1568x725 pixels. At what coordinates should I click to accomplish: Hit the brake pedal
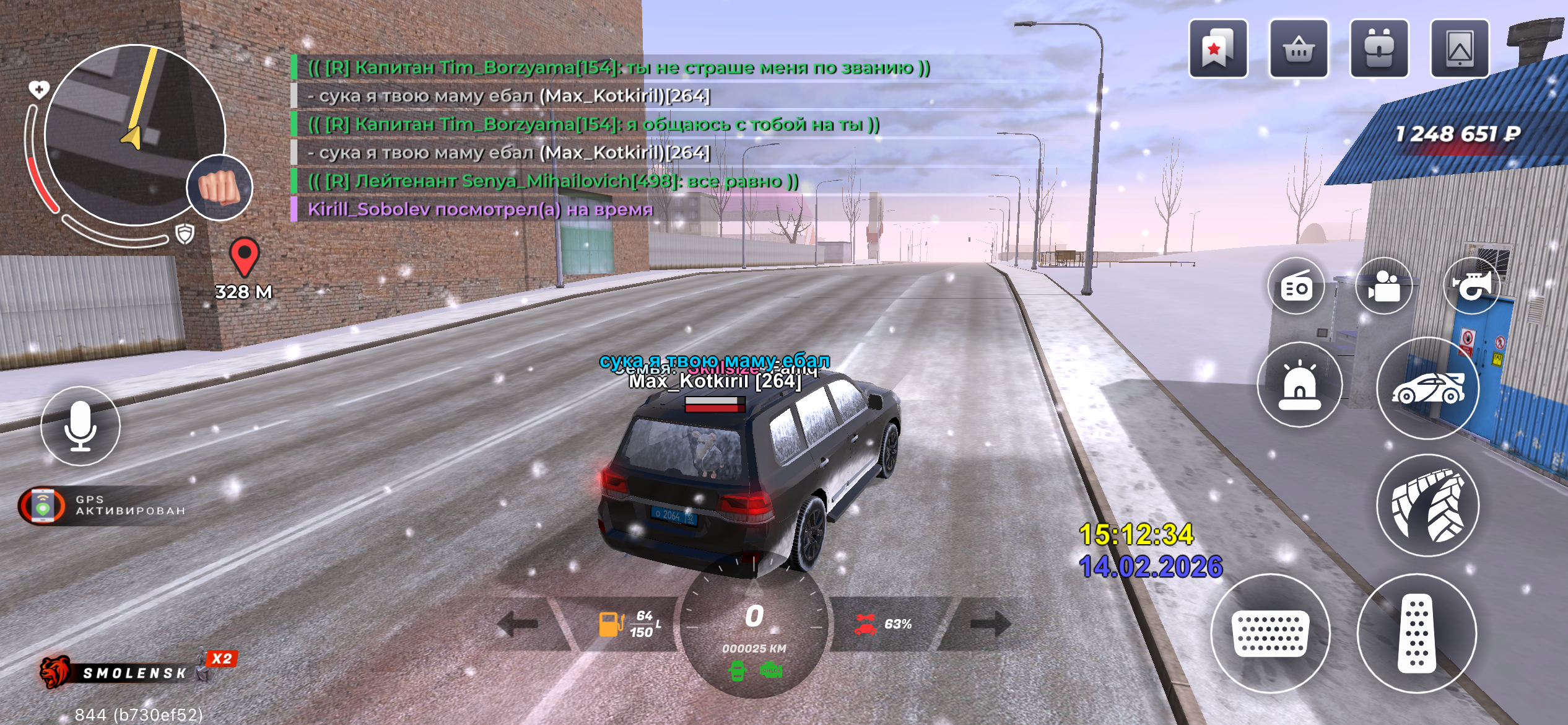pos(1270,633)
